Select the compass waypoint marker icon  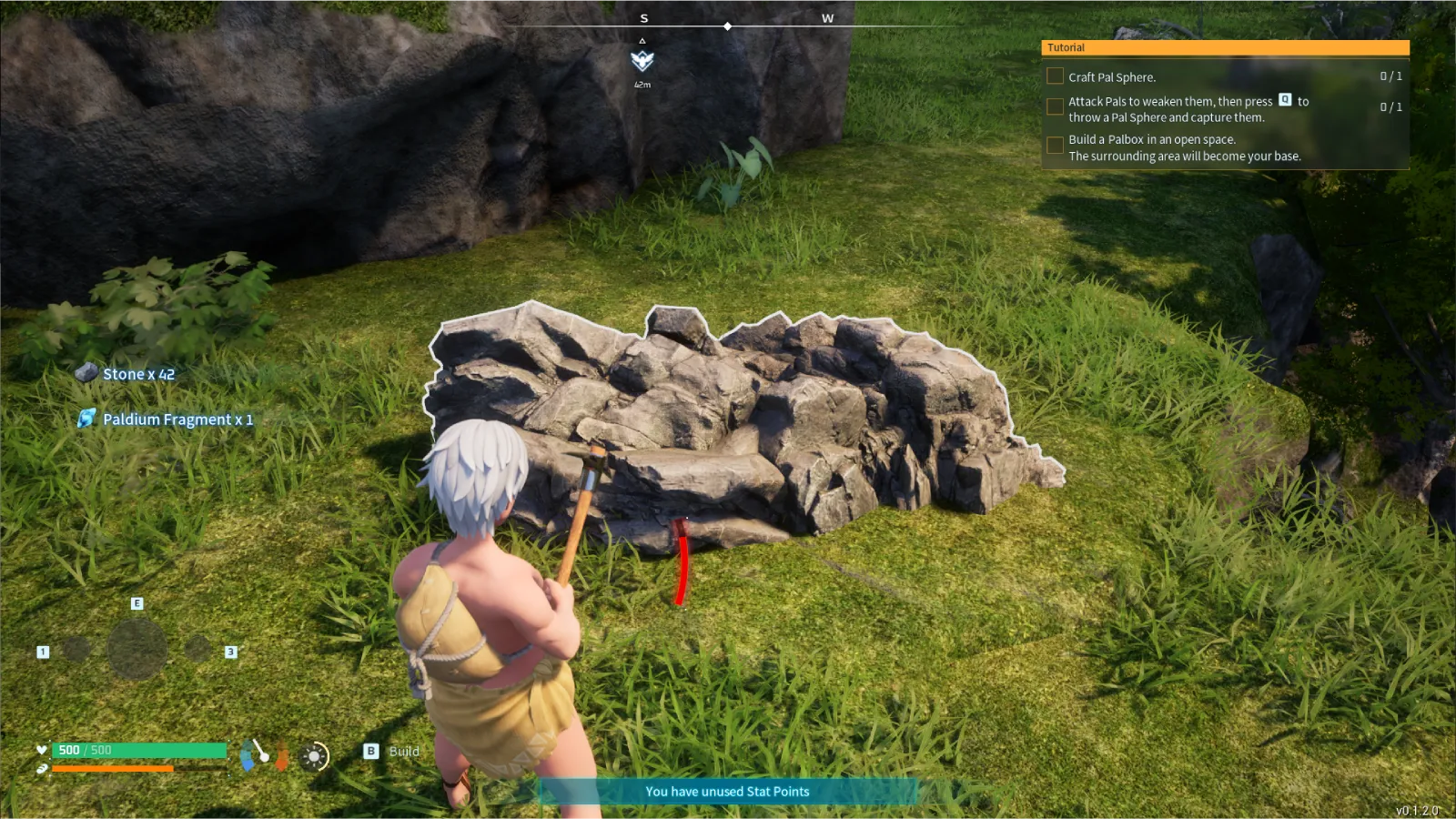[642, 61]
